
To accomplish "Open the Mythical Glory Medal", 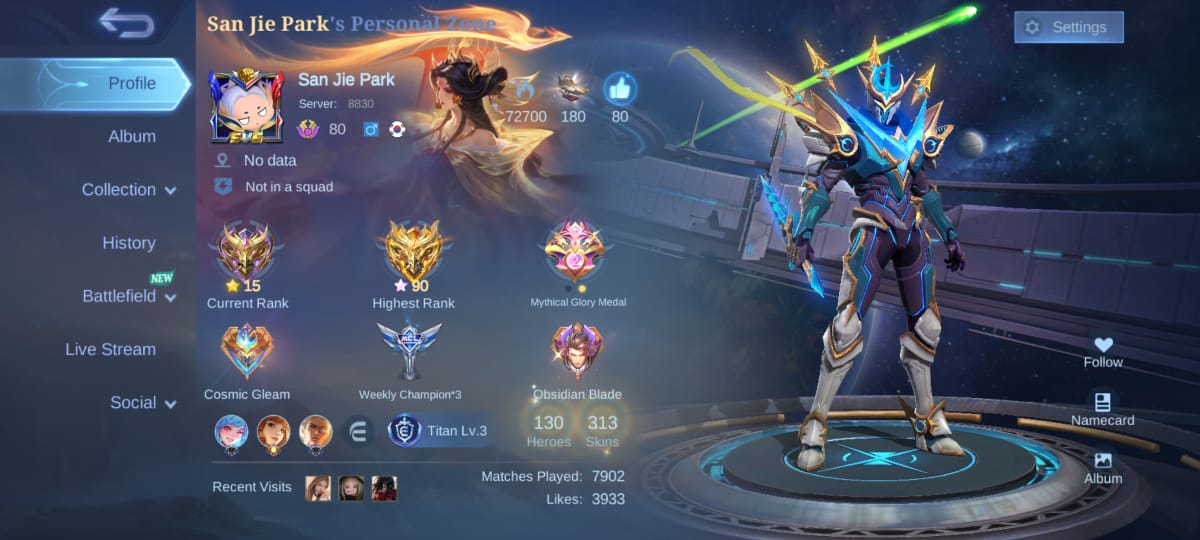I will point(575,251).
